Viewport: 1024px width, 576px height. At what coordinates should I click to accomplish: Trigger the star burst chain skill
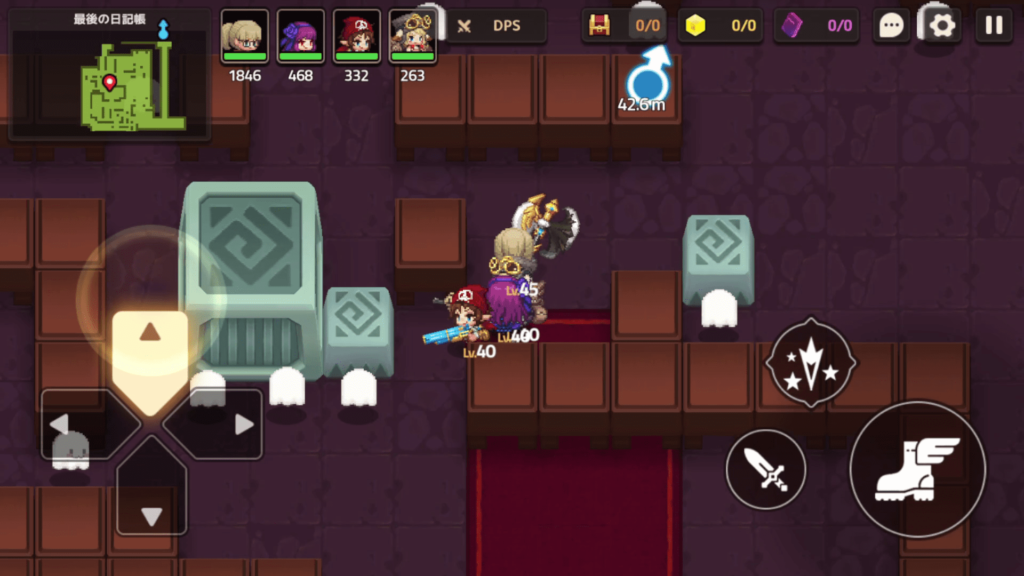pyautogui.click(x=810, y=362)
